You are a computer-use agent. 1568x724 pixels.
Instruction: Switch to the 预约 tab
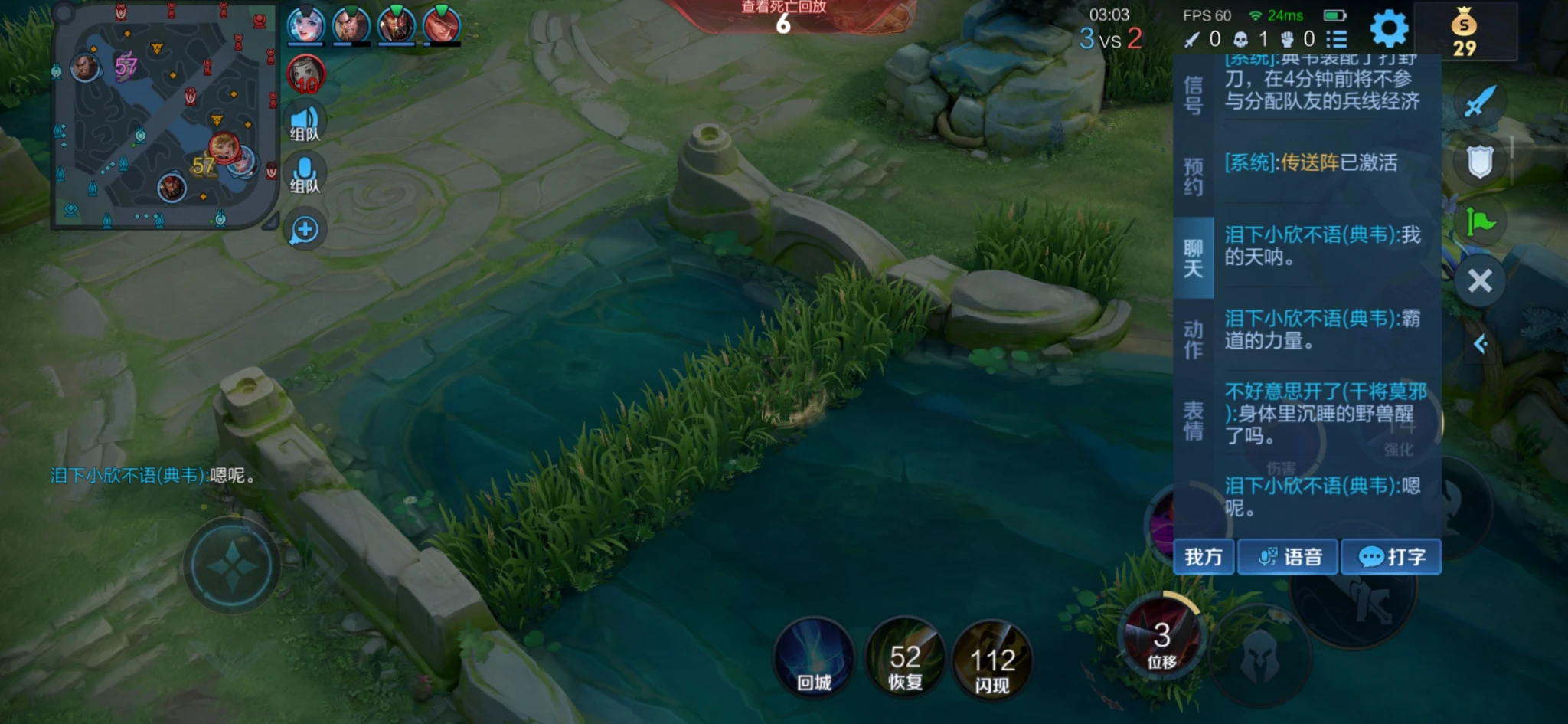tap(1193, 177)
